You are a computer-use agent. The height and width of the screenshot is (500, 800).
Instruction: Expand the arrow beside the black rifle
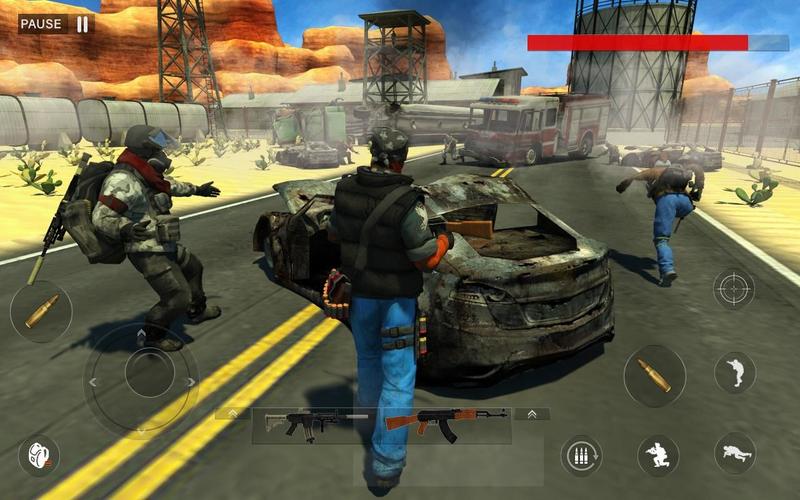232,413
